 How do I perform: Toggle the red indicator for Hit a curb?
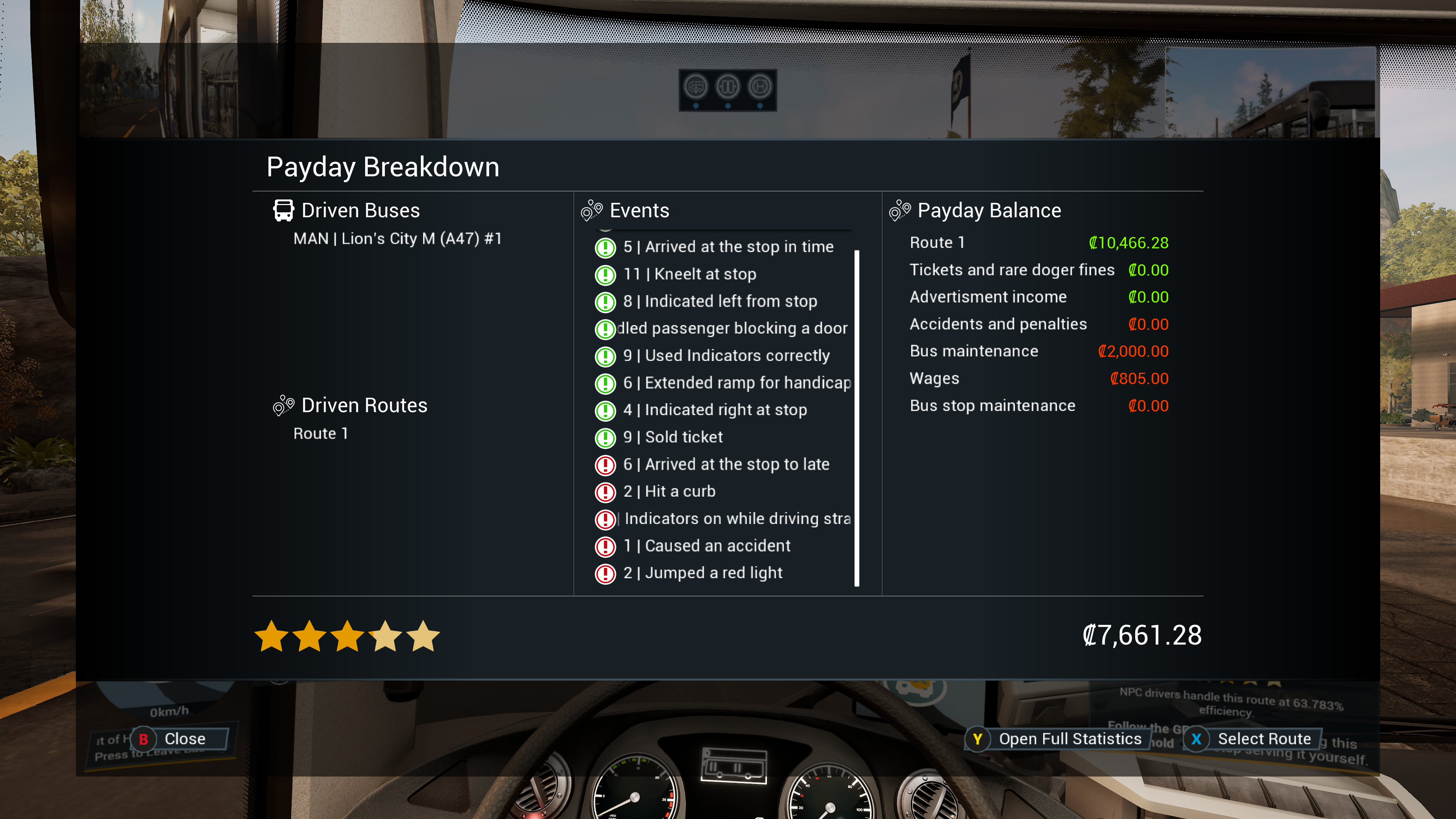(605, 492)
